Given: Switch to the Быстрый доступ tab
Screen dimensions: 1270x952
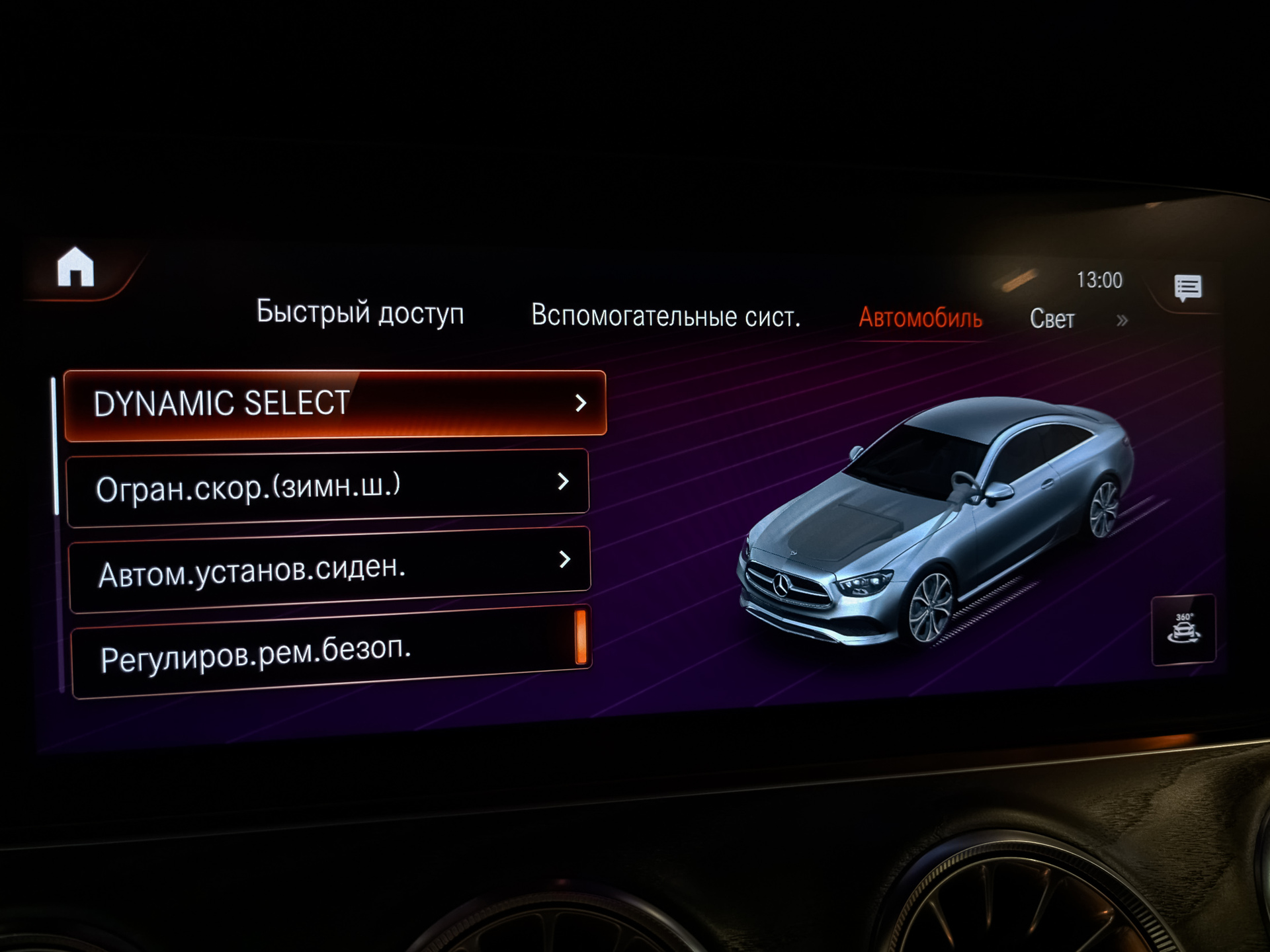Looking at the screenshot, I should coord(360,312).
